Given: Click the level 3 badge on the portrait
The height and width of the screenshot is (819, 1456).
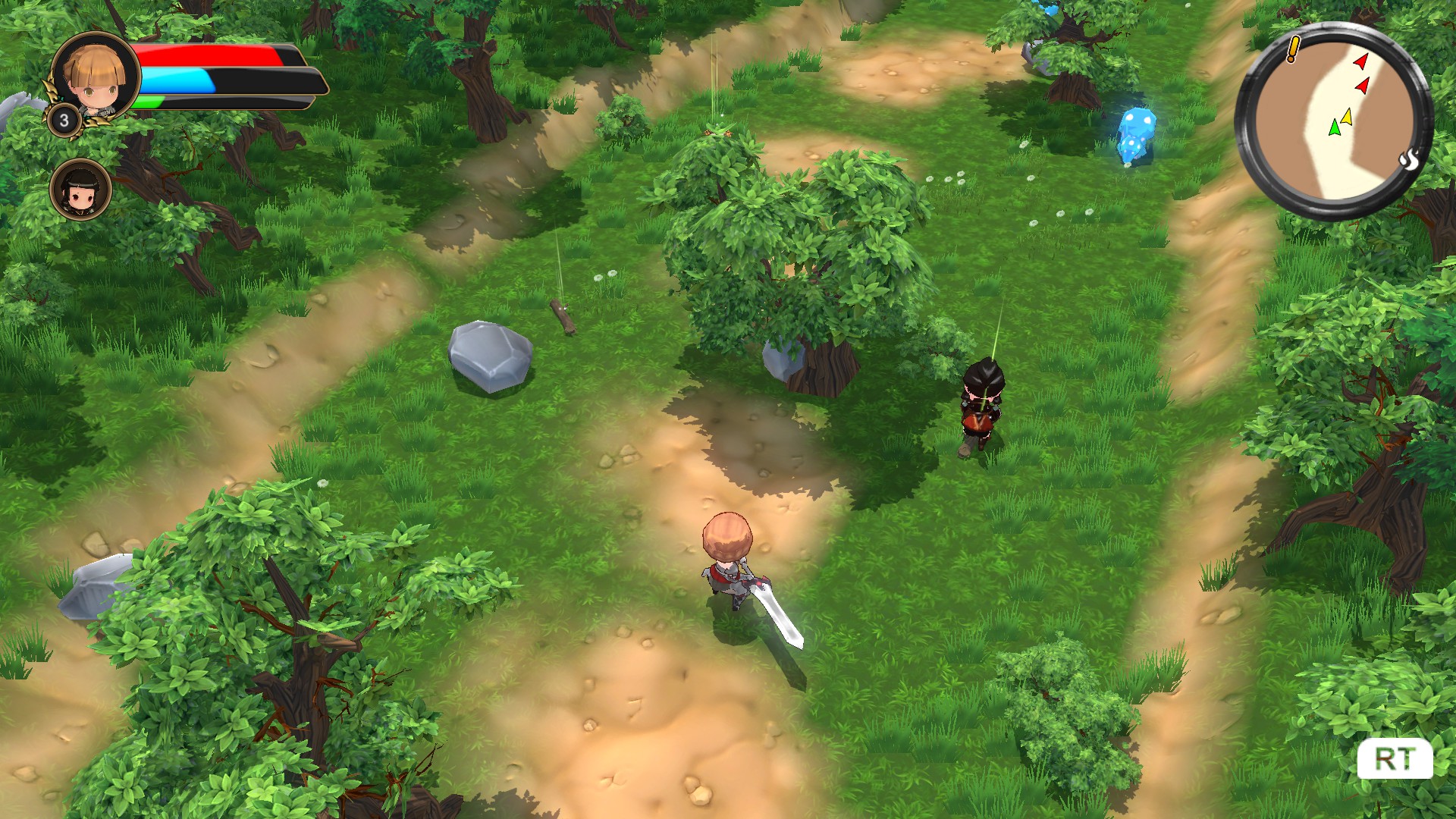Looking at the screenshot, I should (x=64, y=120).
